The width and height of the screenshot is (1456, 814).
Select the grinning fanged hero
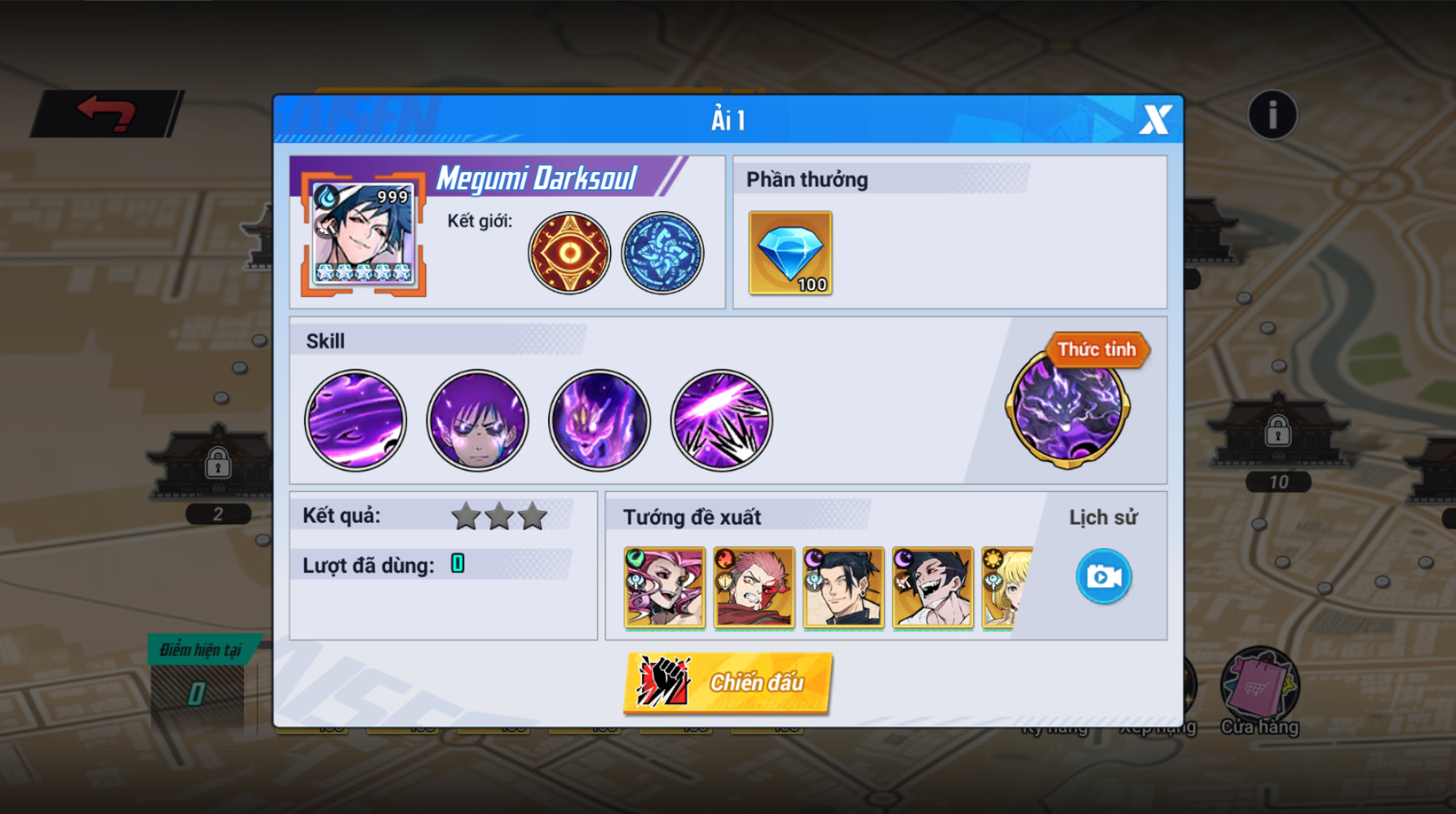(933, 587)
